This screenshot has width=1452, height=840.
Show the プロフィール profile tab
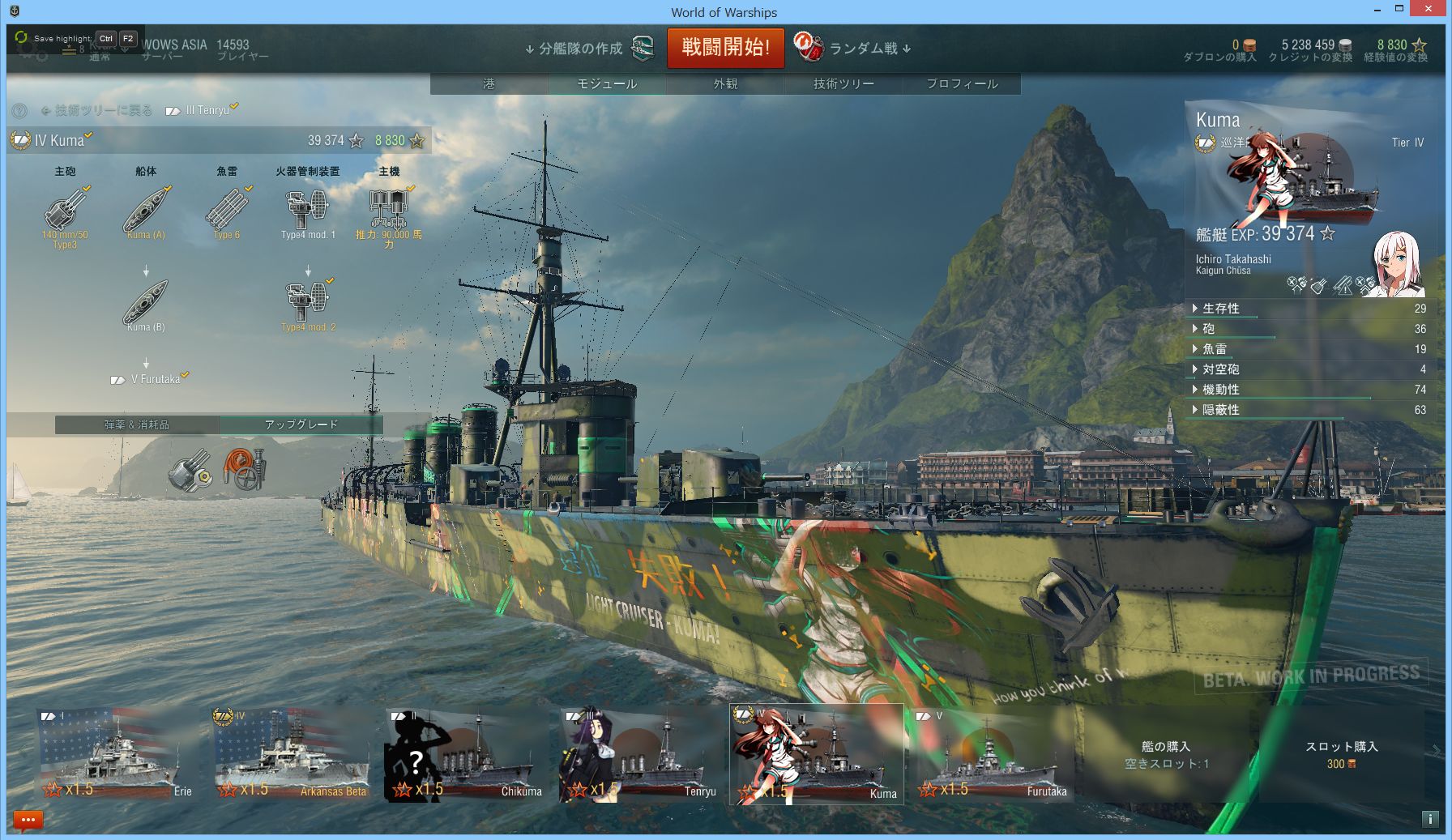[x=962, y=83]
